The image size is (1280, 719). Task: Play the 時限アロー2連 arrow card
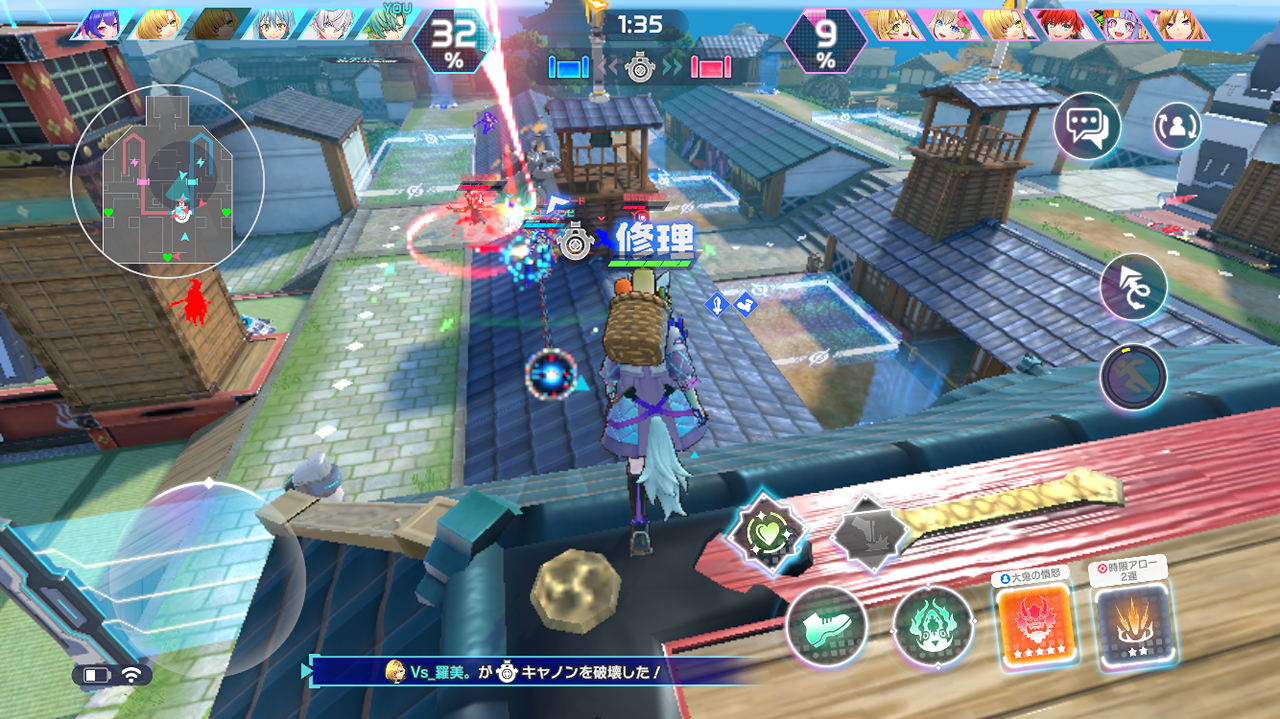click(1134, 627)
